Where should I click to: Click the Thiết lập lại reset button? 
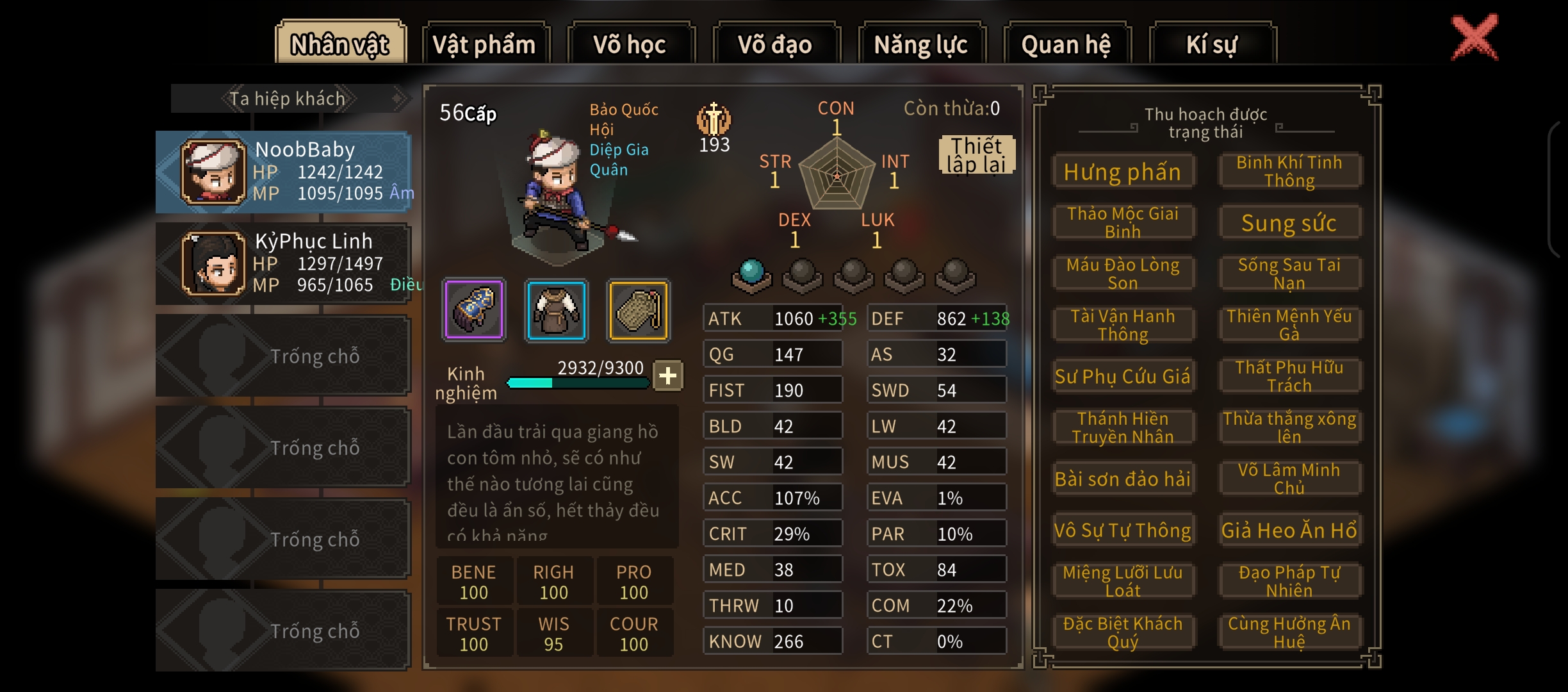976,155
